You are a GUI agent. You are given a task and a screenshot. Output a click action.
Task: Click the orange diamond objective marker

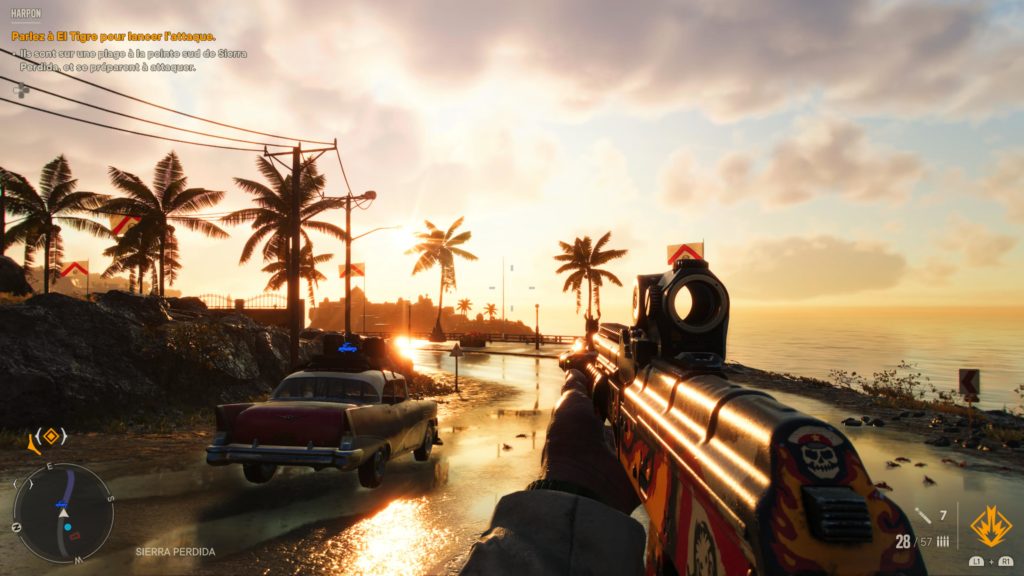coord(50,436)
